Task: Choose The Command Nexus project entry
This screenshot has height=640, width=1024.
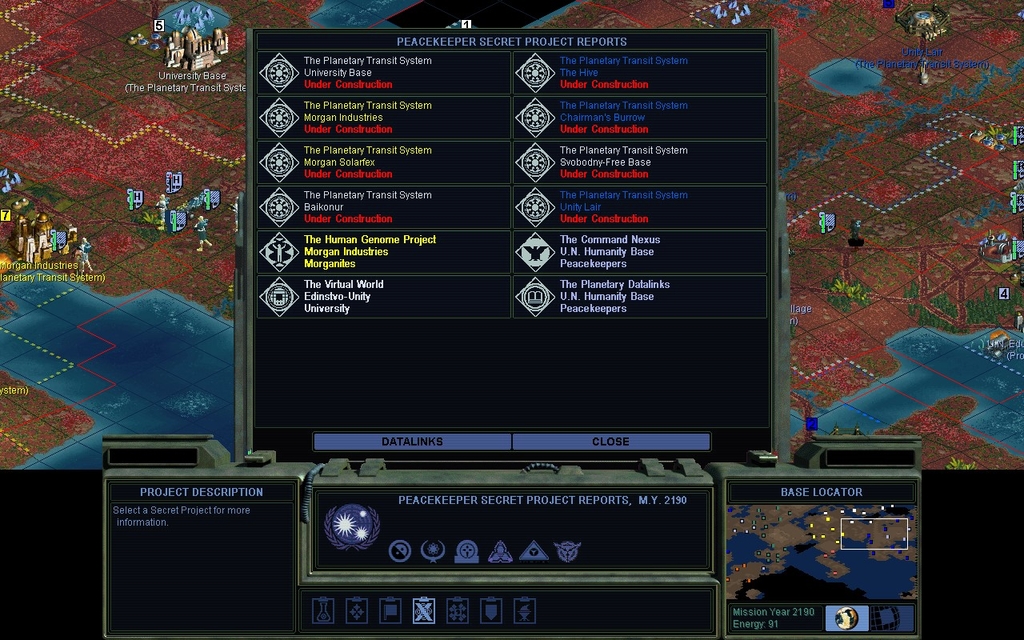Action: click(x=640, y=252)
